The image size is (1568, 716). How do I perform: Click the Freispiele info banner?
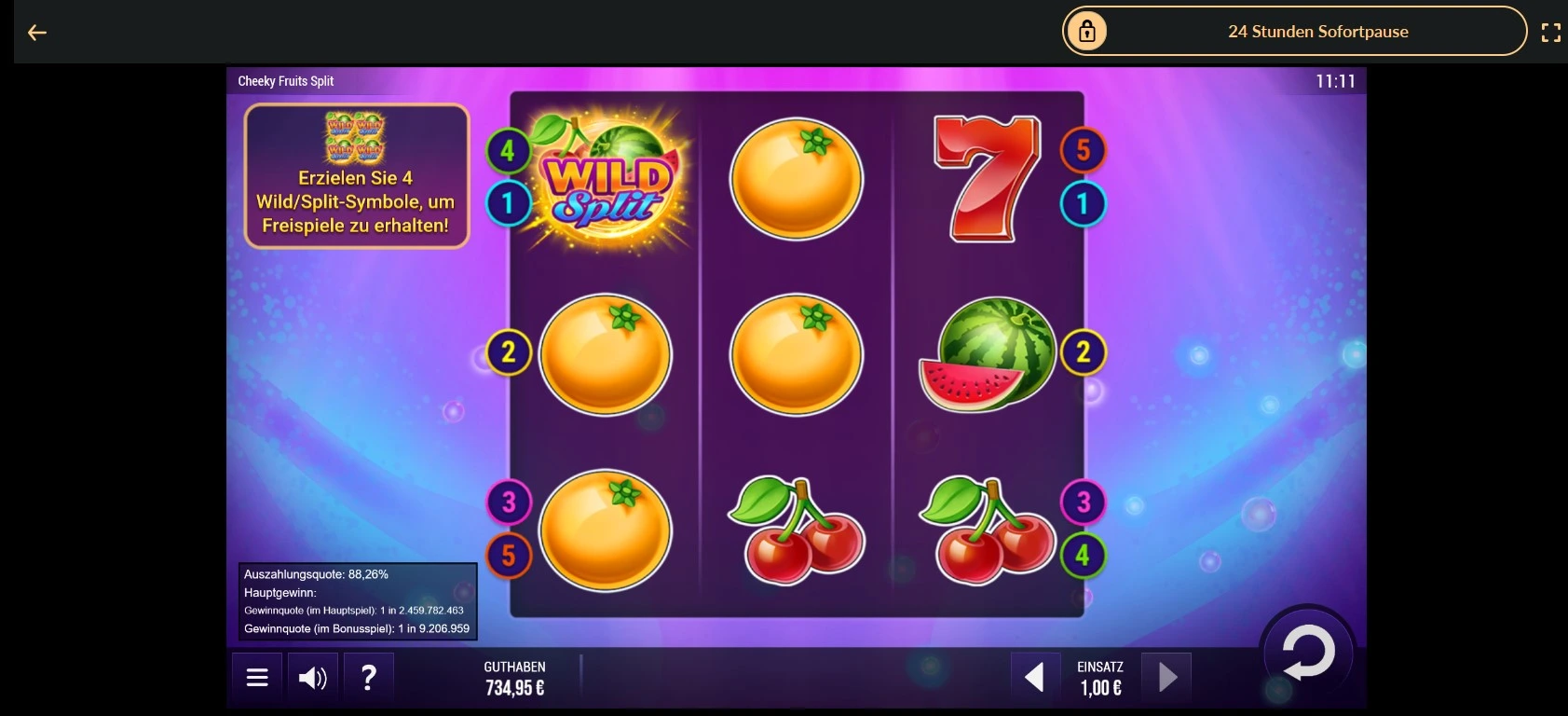coord(357,175)
